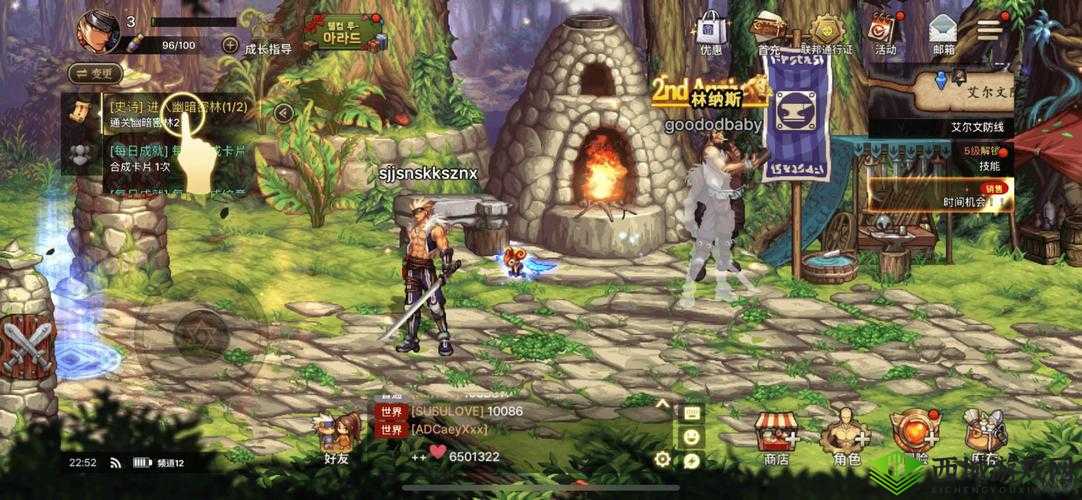Open the 商店 shop stall

tap(775, 440)
